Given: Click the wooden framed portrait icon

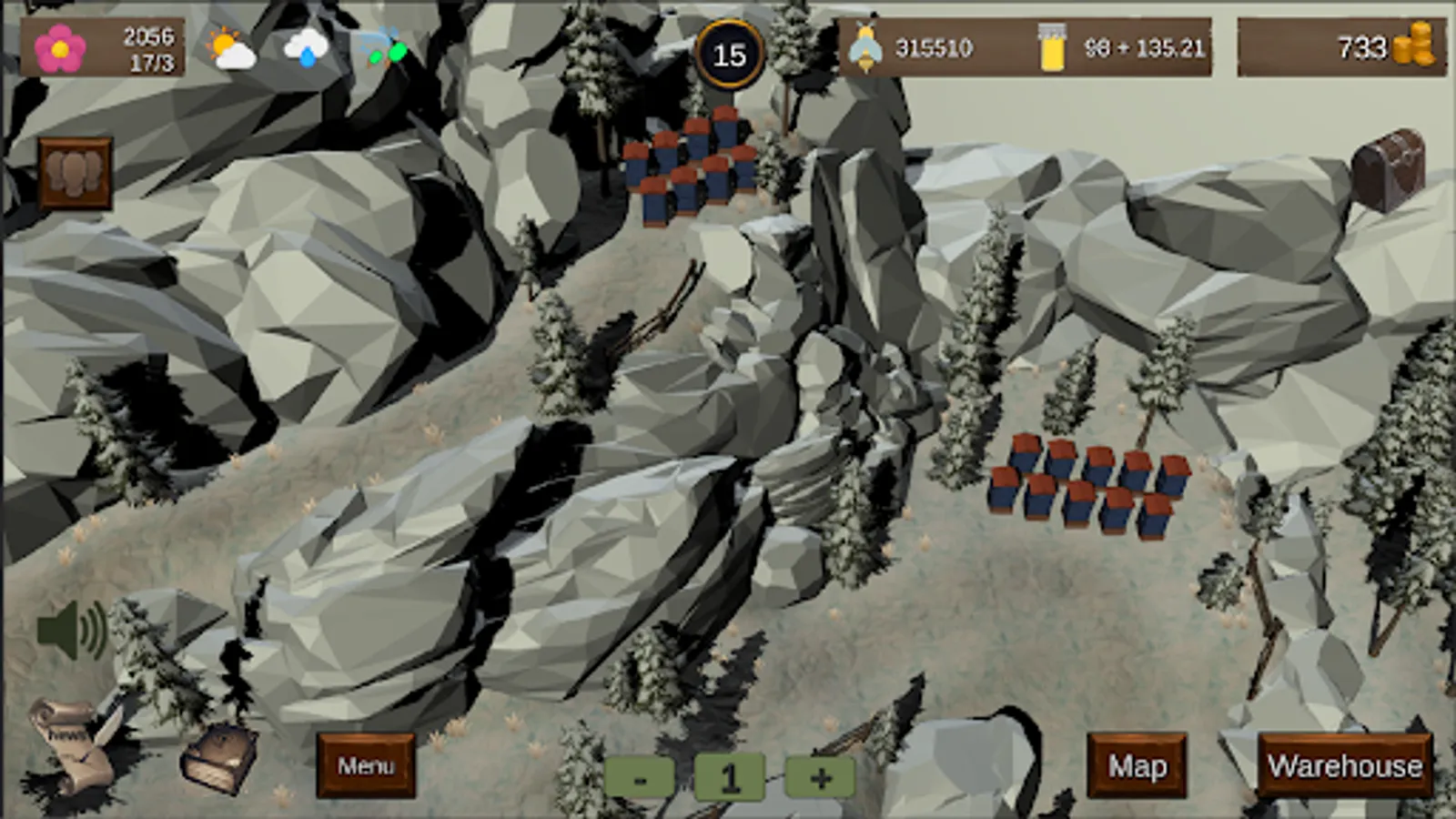Looking at the screenshot, I should (x=76, y=173).
